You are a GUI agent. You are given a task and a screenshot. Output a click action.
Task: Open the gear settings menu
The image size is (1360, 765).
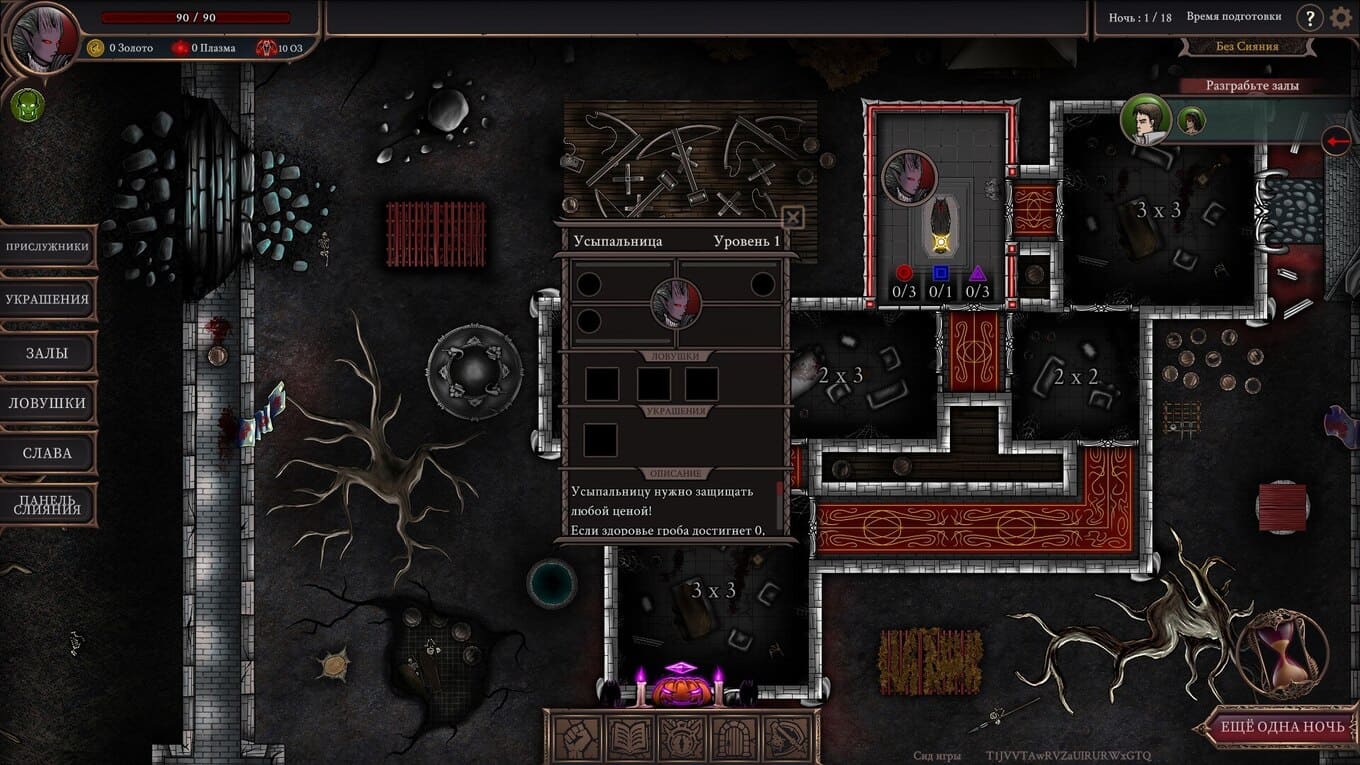[1341, 17]
